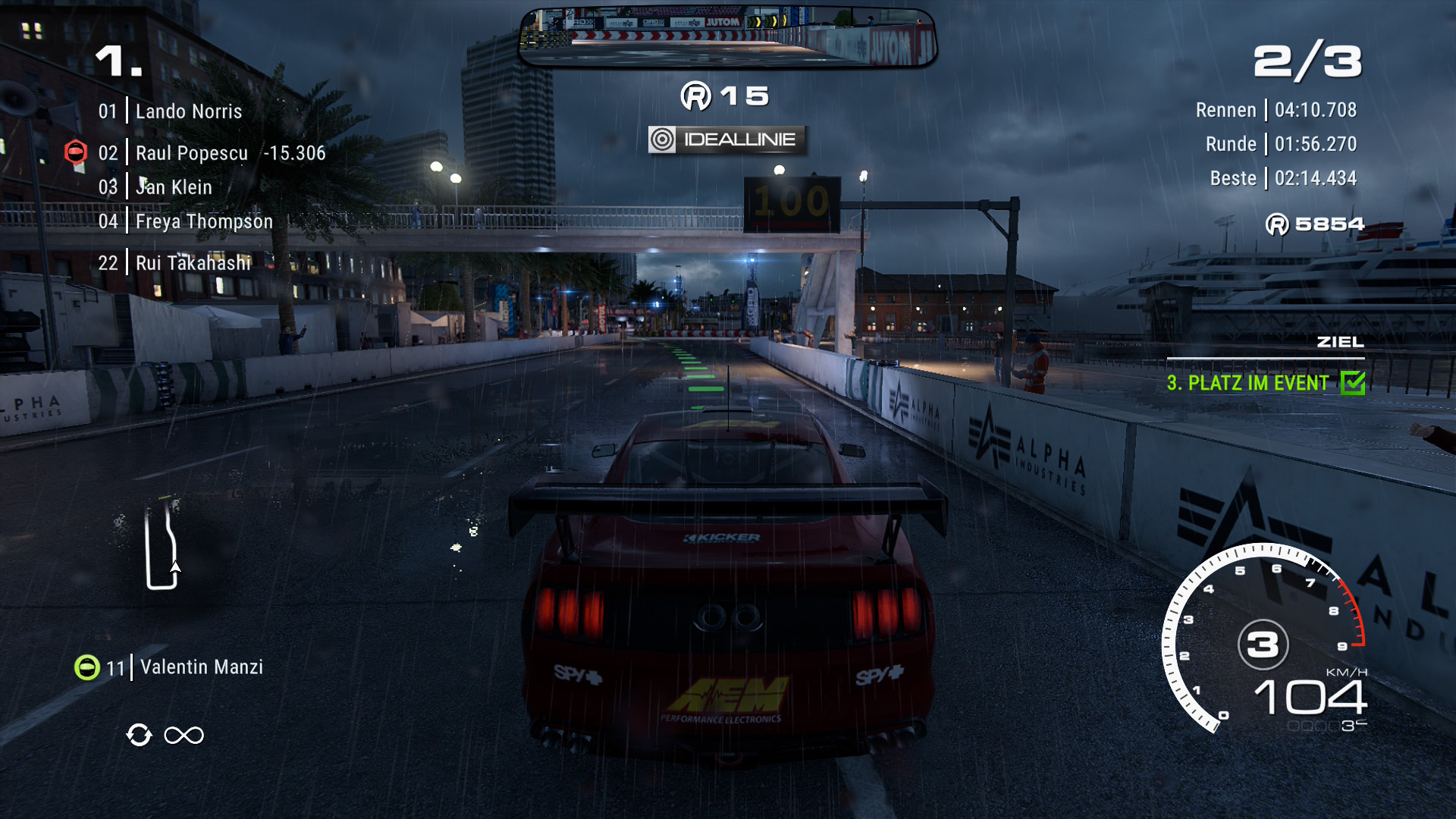Click the rear-view mirror display

728,37
